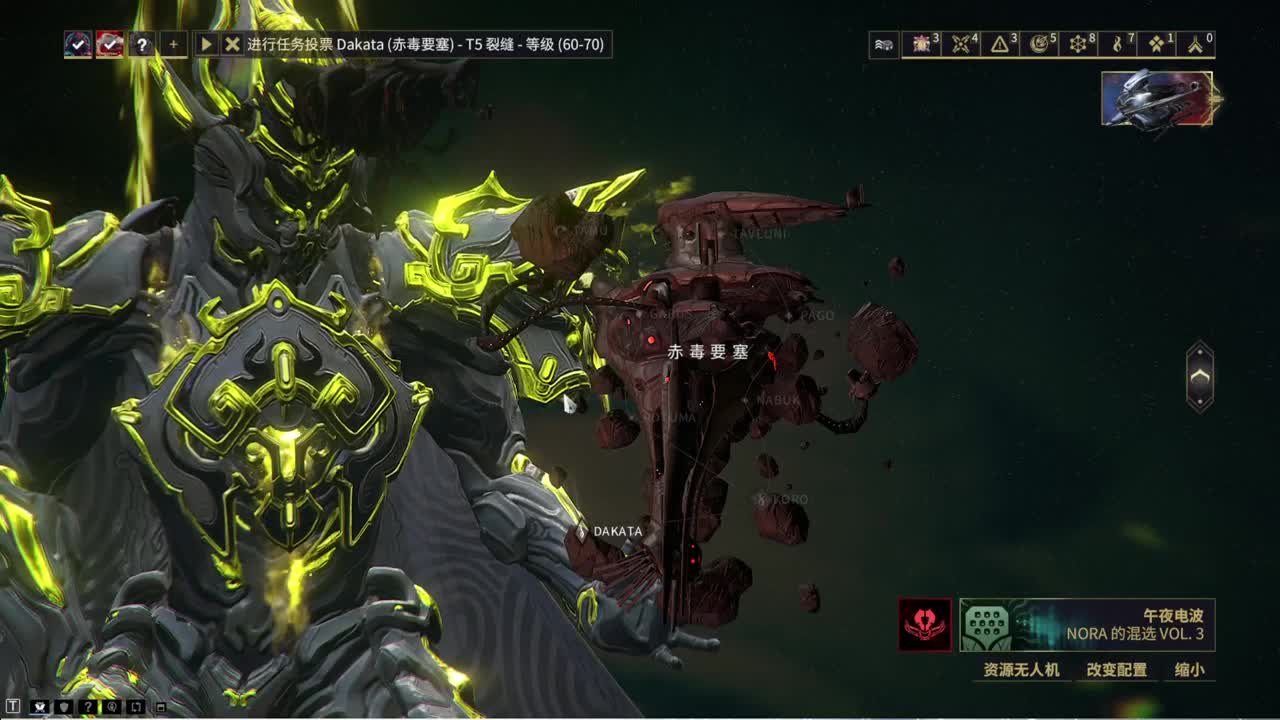
Task: Select the unknown question-mark squad slot
Action: 142,44
